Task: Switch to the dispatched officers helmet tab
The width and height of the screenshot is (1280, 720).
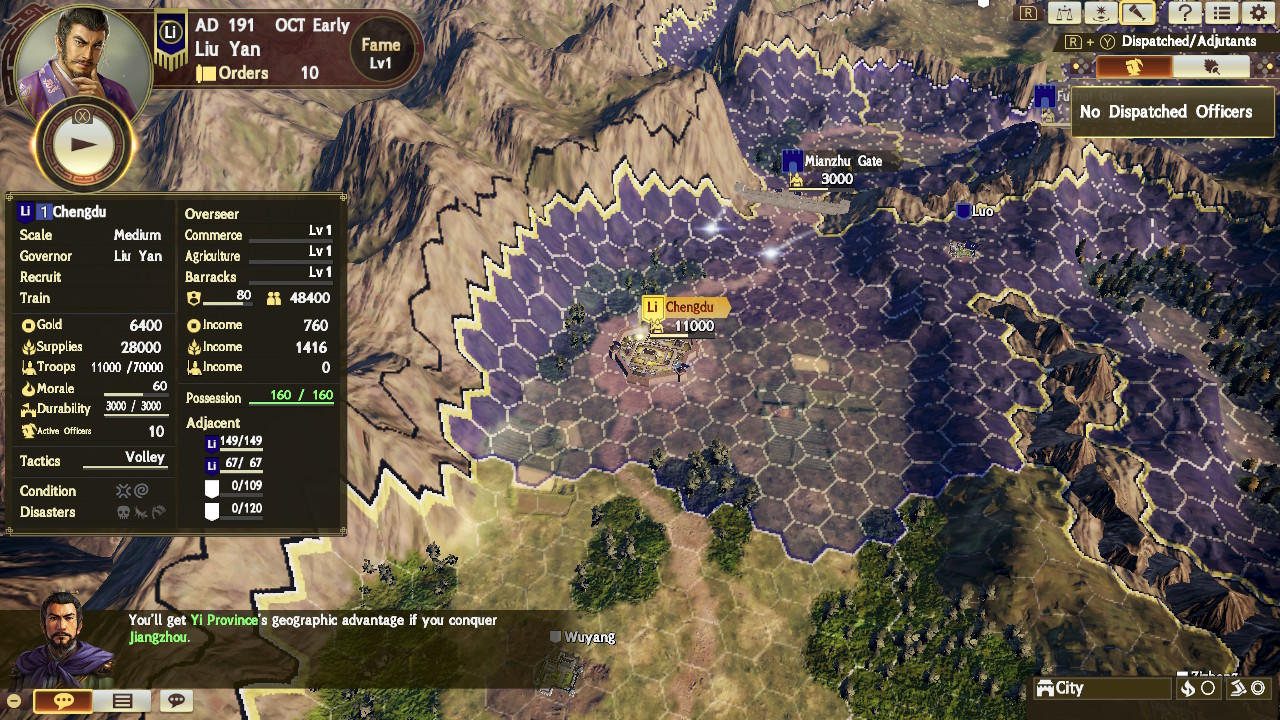Action: click(x=1134, y=67)
